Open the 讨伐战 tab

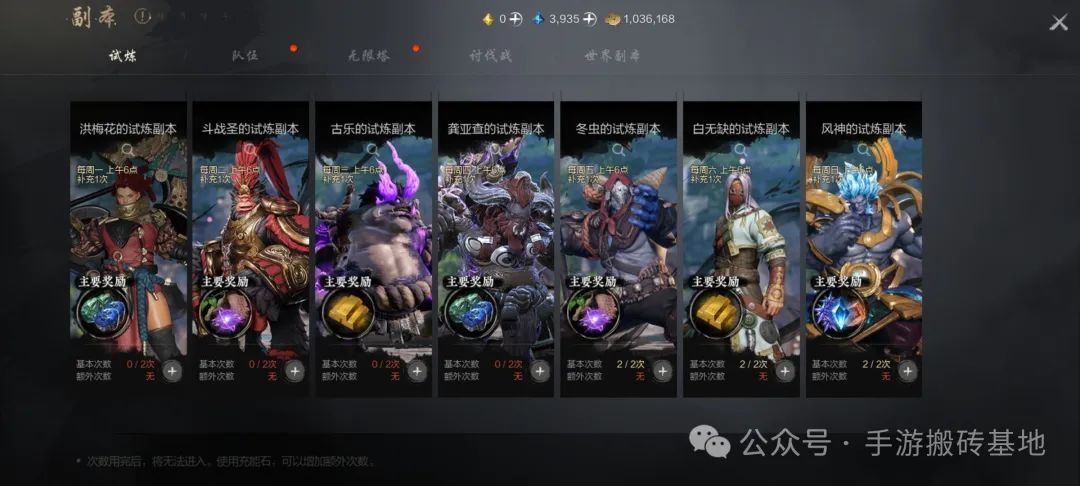491,56
